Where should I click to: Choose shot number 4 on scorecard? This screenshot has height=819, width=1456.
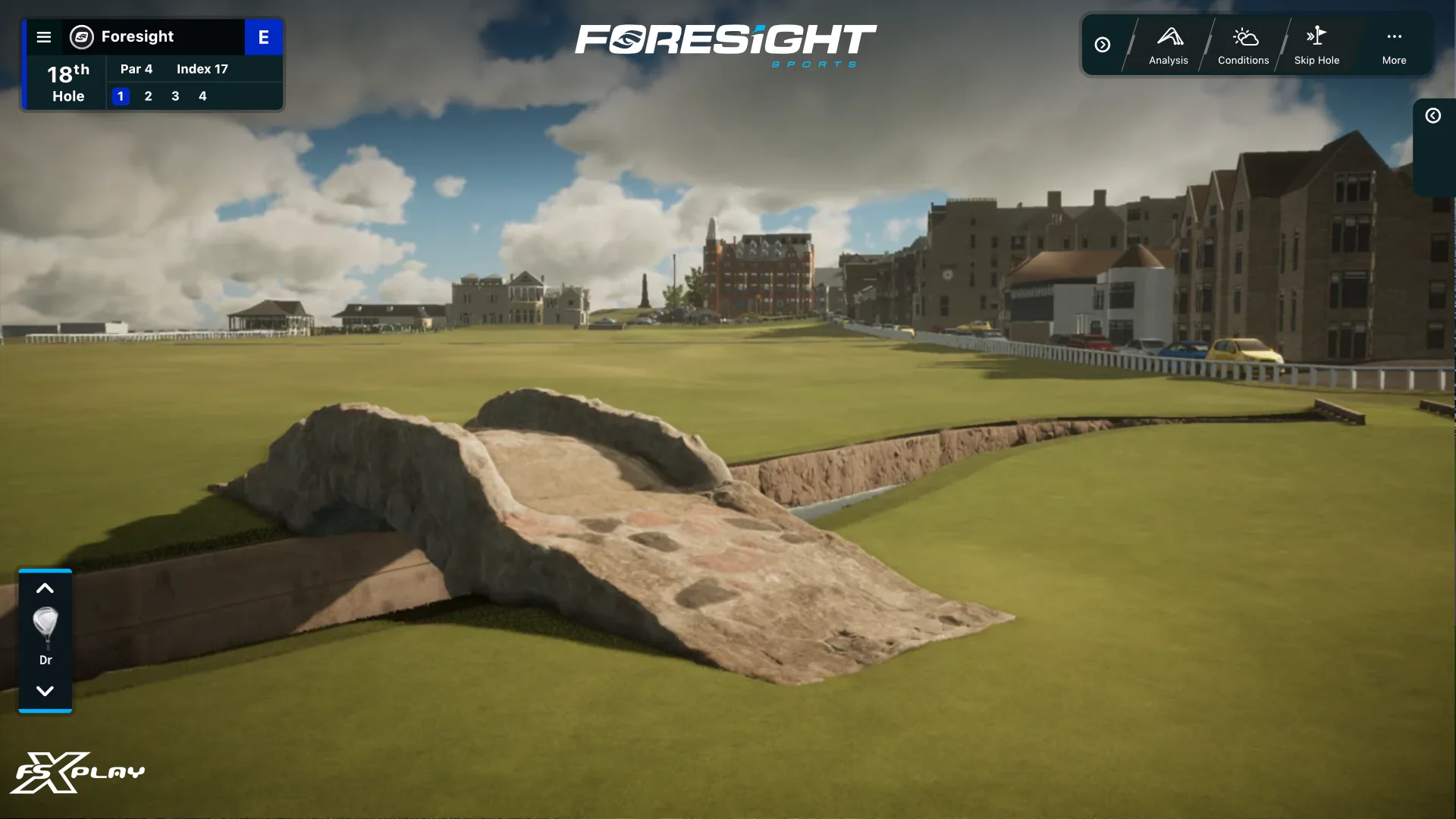click(x=202, y=96)
